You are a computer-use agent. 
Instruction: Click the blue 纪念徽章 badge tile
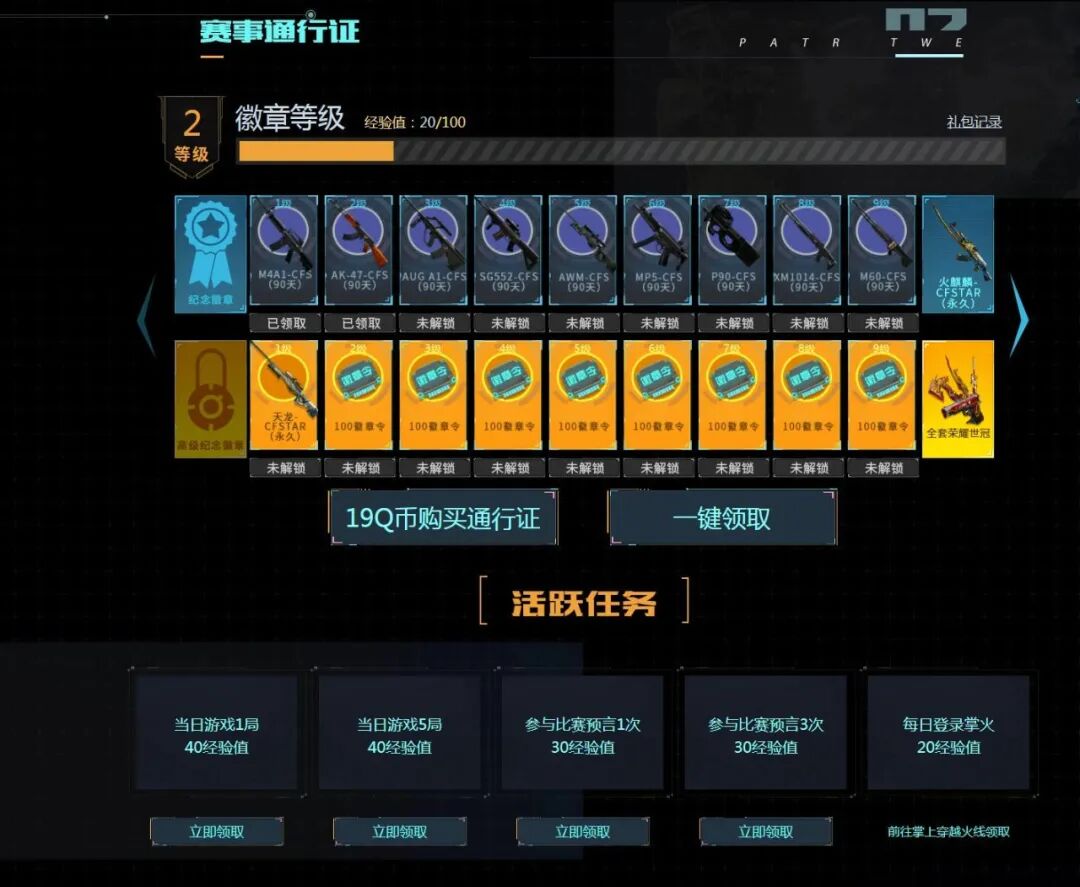(x=210, y=254)
